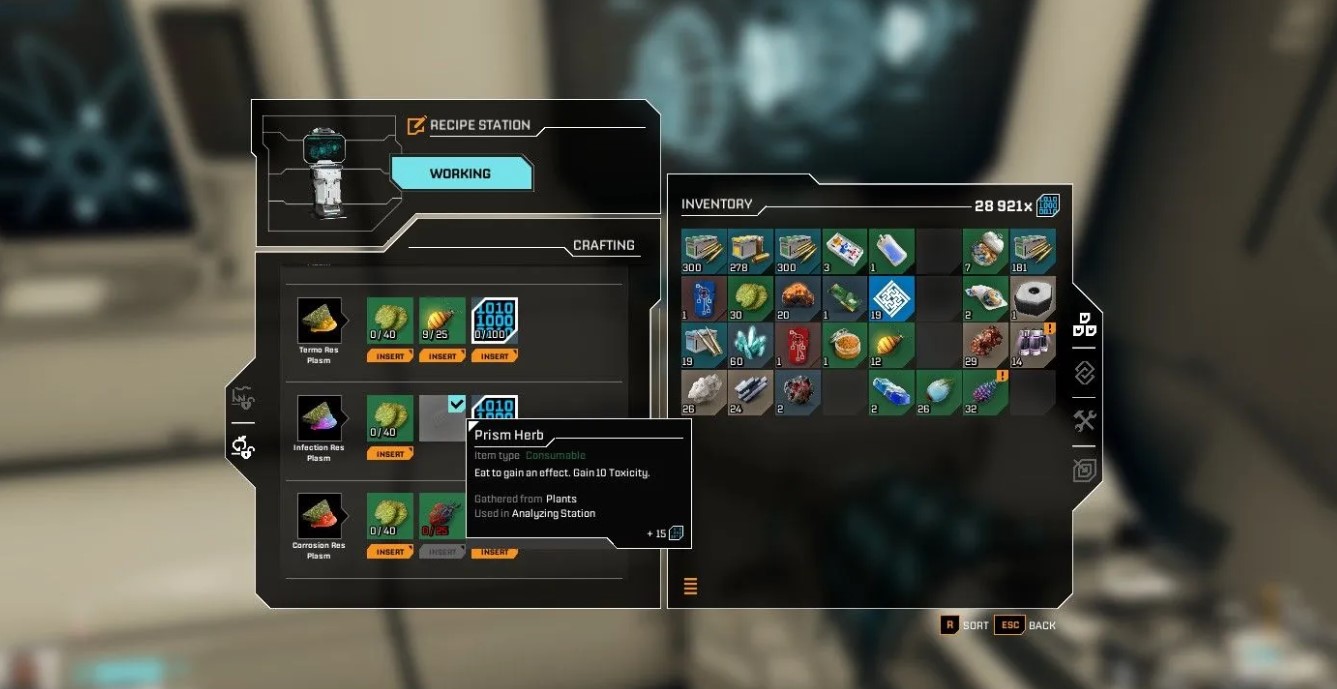Select the orange jar consumable item

pyautogui.click(x=845, y=345)
